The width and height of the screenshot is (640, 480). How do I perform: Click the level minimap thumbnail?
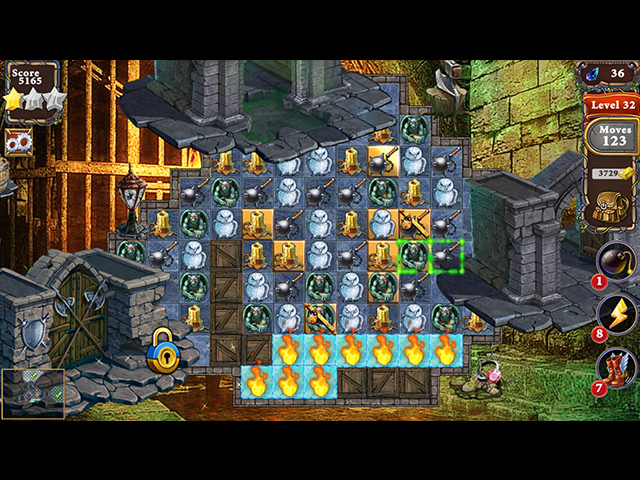point(33,393)
